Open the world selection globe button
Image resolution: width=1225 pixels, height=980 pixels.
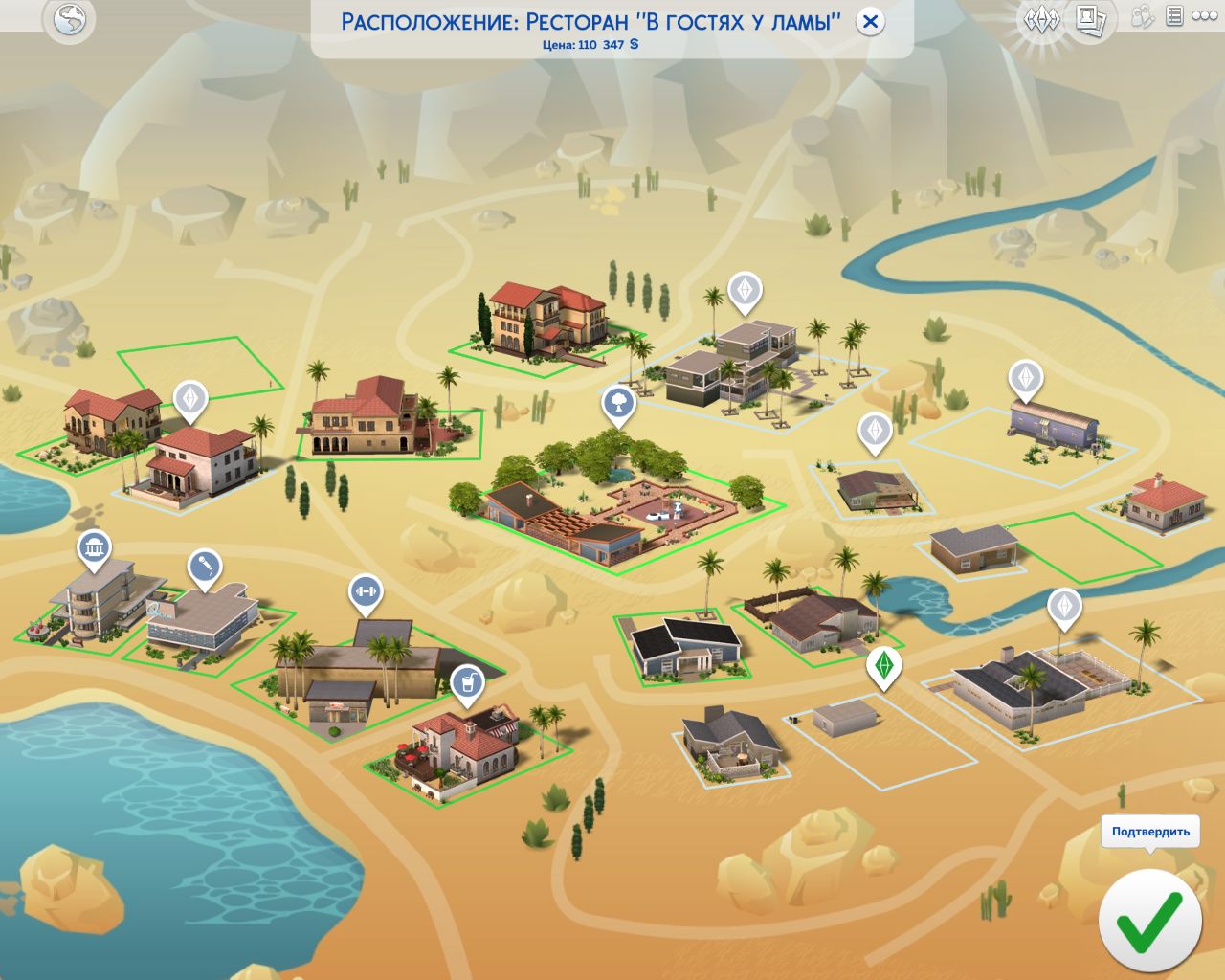(x=70, y=20)
